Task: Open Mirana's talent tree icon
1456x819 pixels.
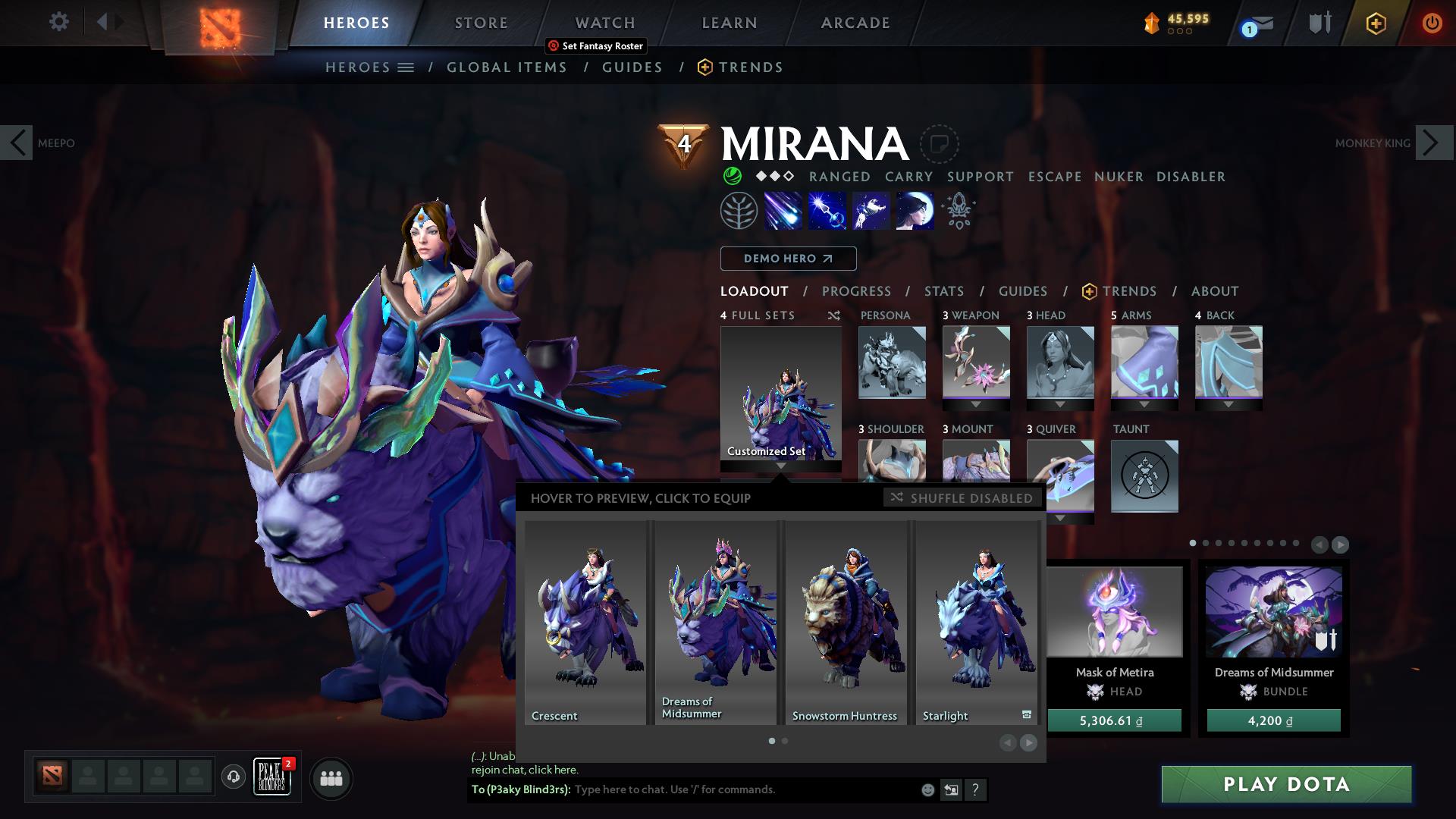Action: pyautogui.click(x=739, y=211)
